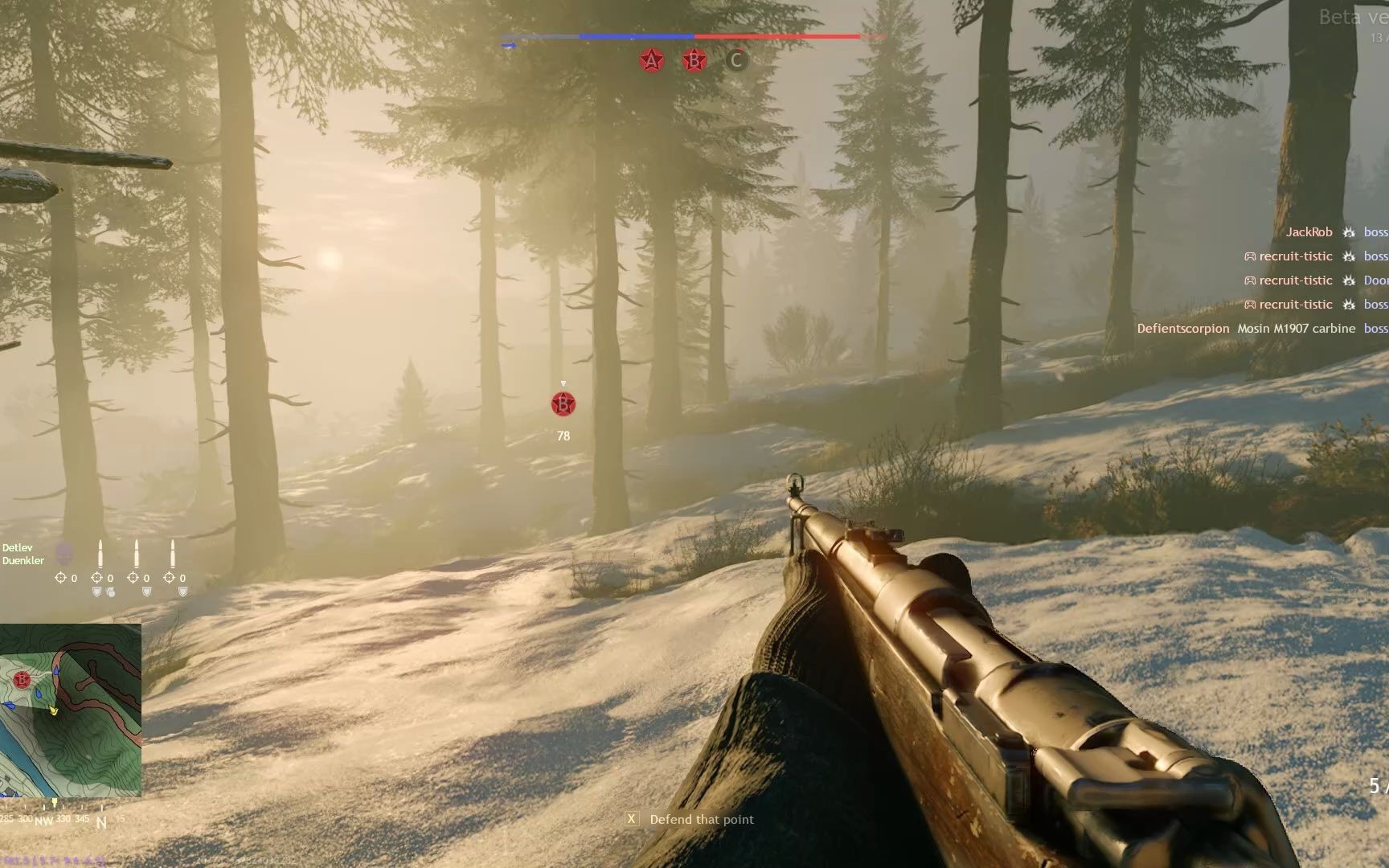Click the JackRob kill feed entry
The image size is (1389, 868).
(1309, 232)
